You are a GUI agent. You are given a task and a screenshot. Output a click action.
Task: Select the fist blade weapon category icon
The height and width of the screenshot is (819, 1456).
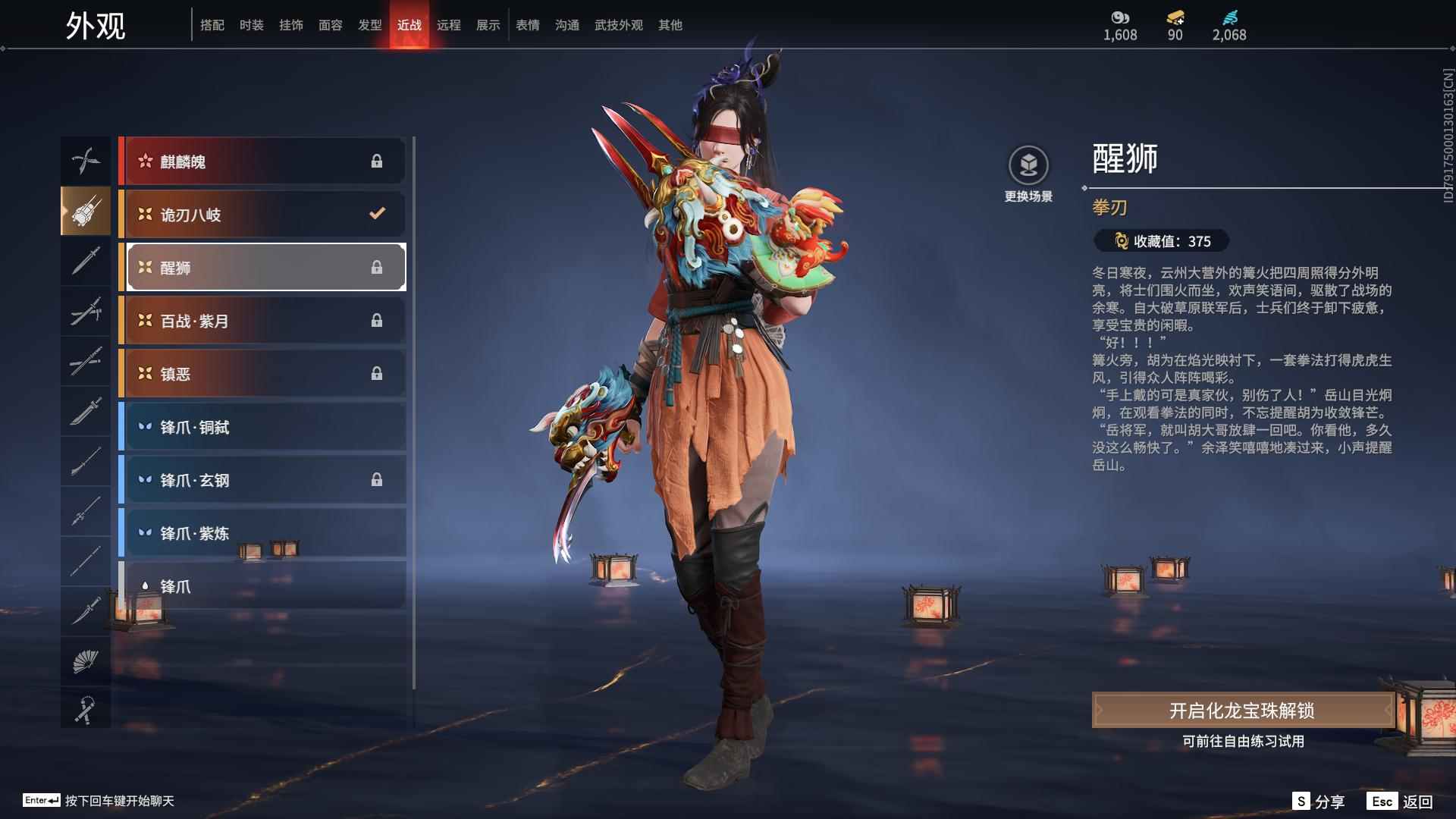point(86,211)
